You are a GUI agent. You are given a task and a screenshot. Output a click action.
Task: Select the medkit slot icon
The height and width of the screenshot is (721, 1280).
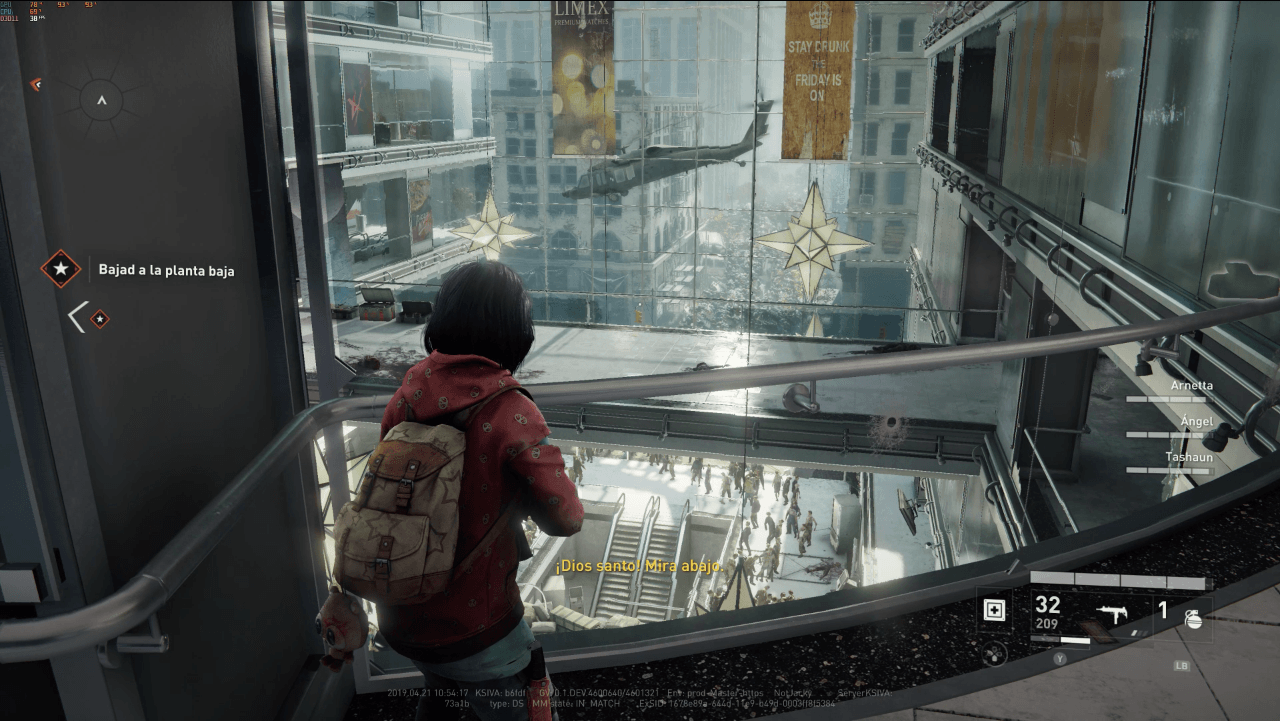(x=994, y=609)
